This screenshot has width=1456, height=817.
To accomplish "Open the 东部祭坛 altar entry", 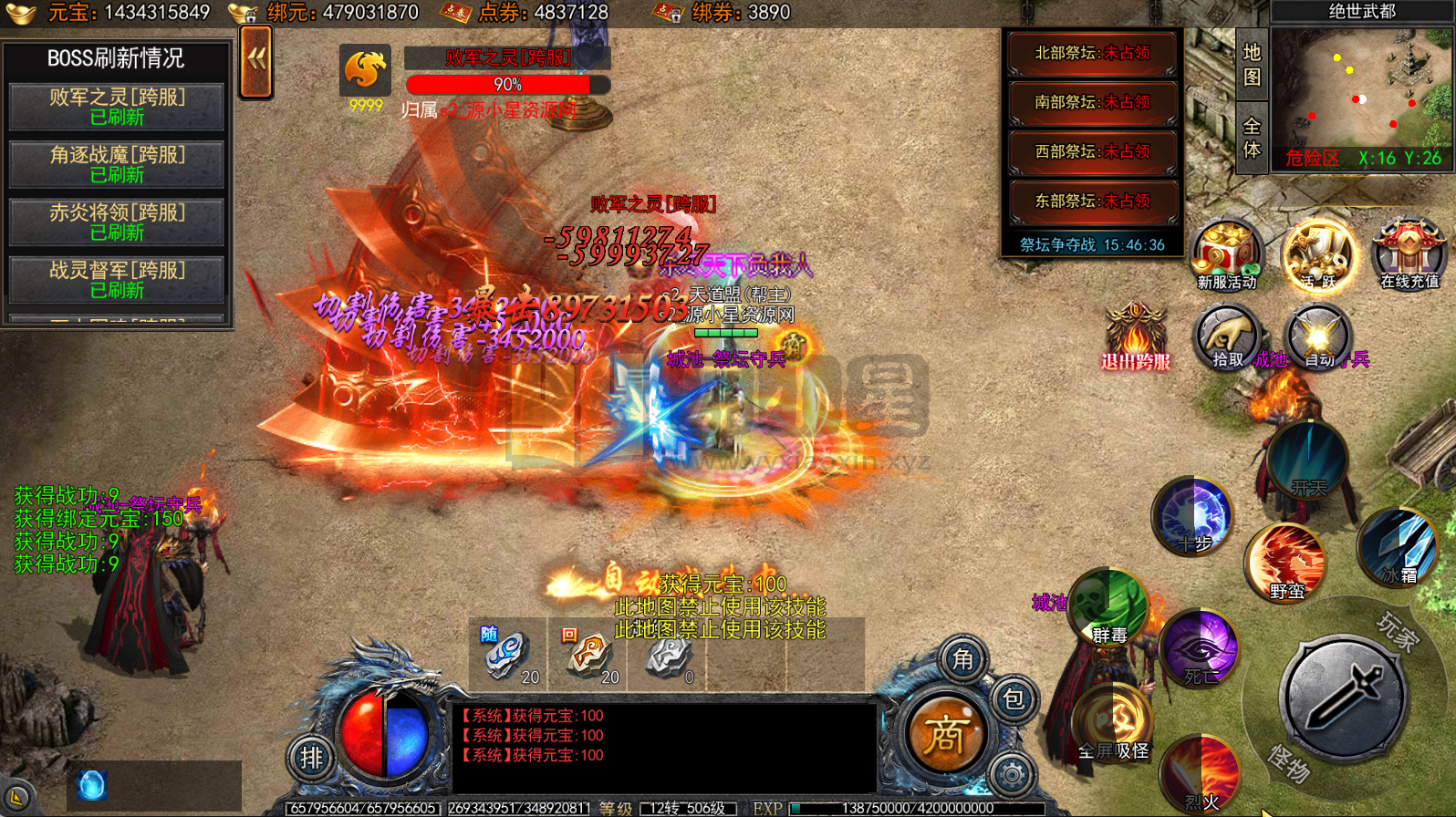I will (1092, 202).
